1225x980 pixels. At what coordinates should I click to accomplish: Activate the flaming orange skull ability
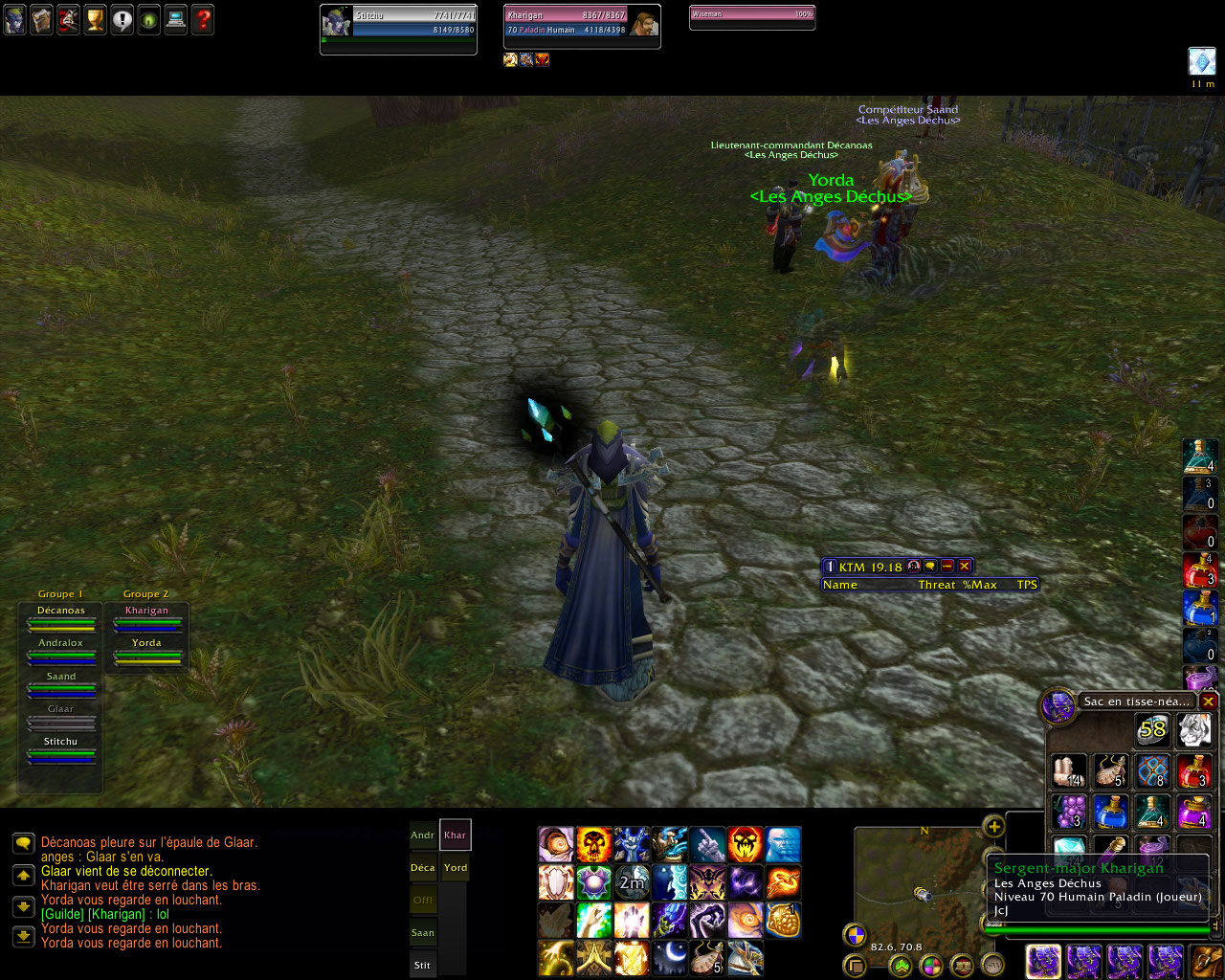[594, 845]
